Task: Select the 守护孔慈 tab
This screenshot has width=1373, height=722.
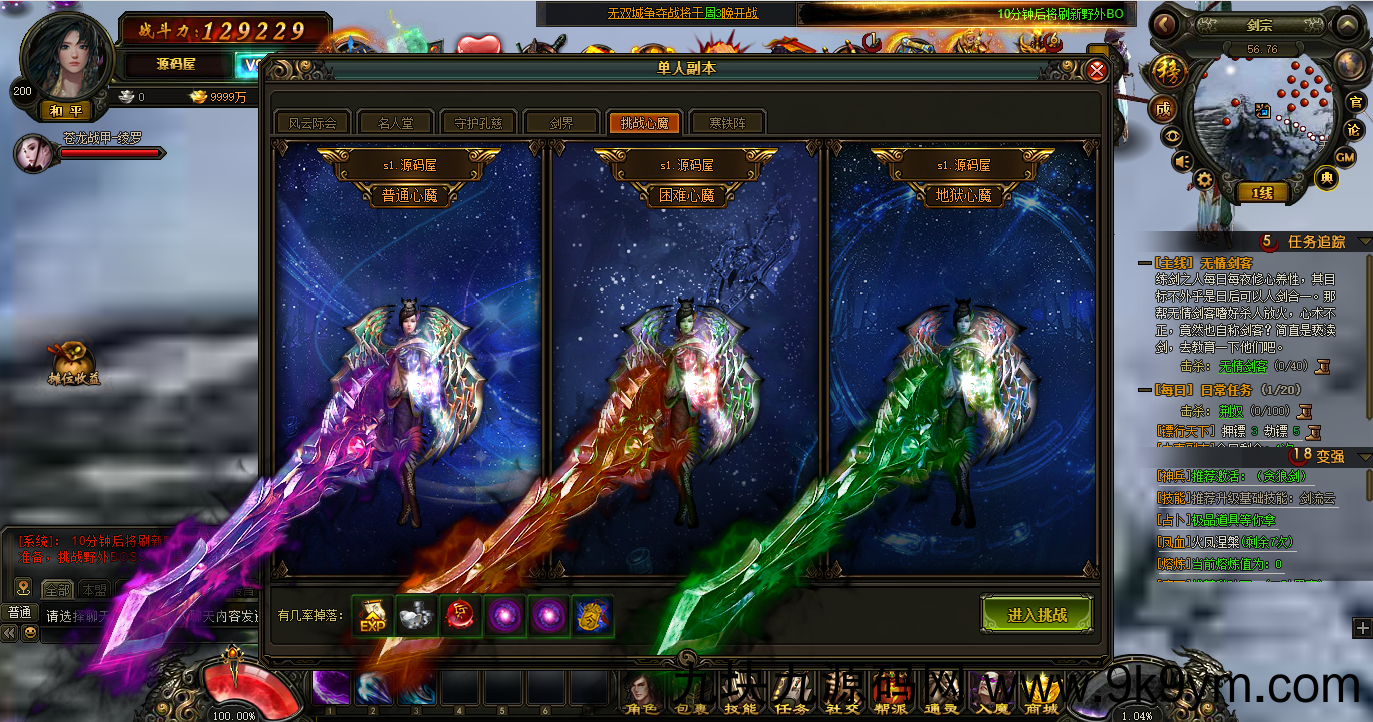Action: pos(477,123)
